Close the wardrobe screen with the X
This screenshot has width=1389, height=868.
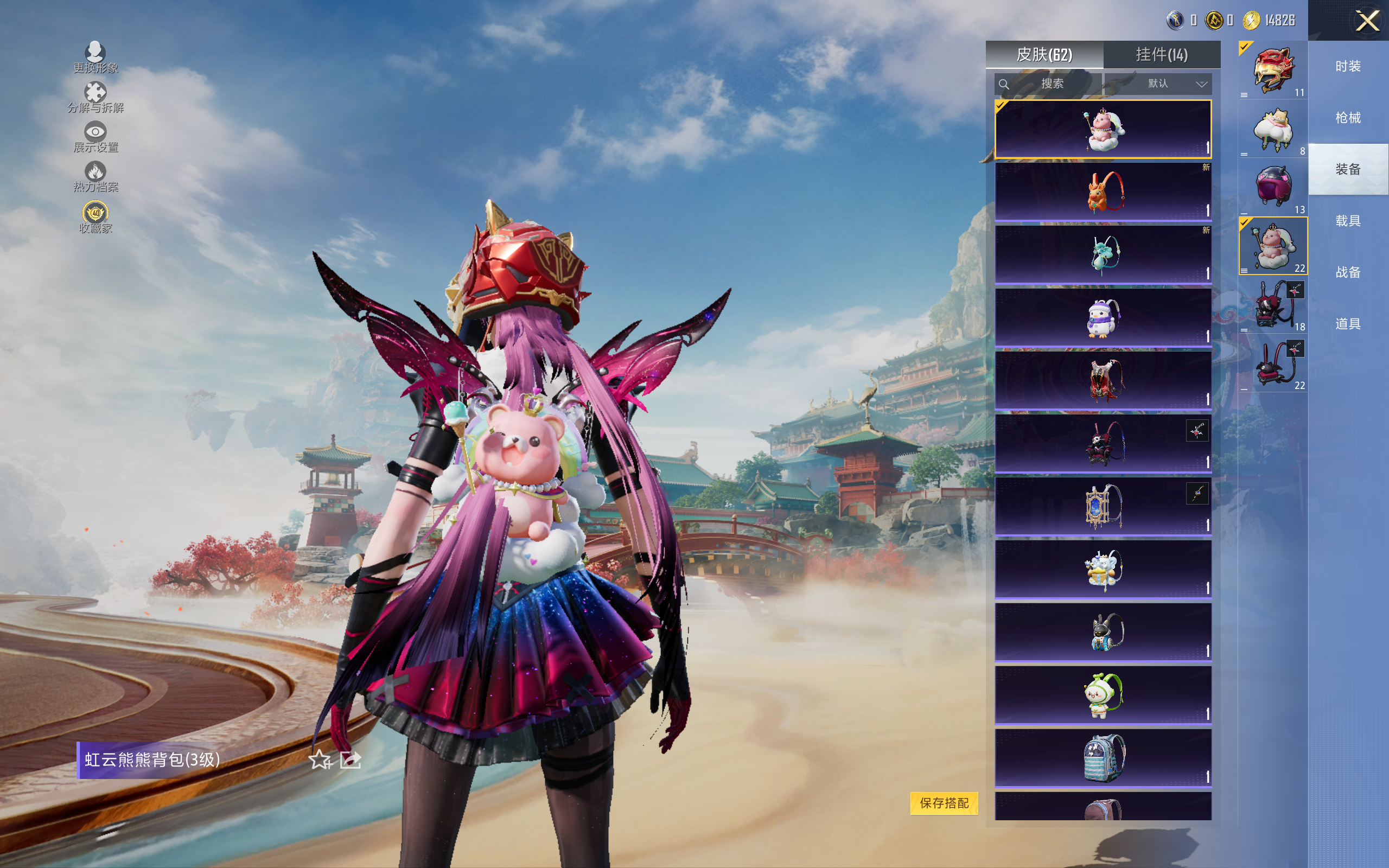pyautogui.click(x=1367, y=21)
